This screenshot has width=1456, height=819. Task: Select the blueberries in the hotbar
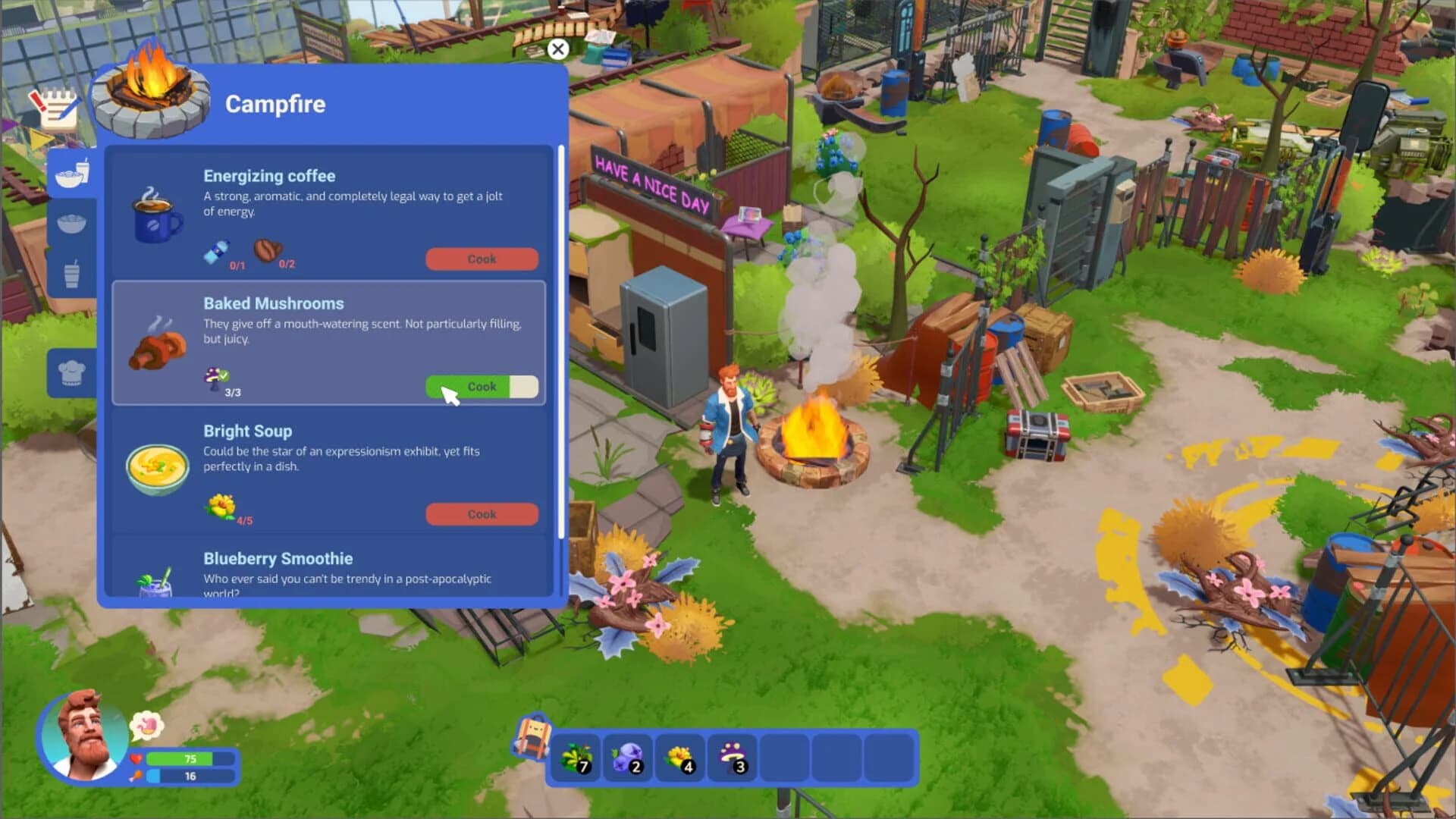pos(629,756)
